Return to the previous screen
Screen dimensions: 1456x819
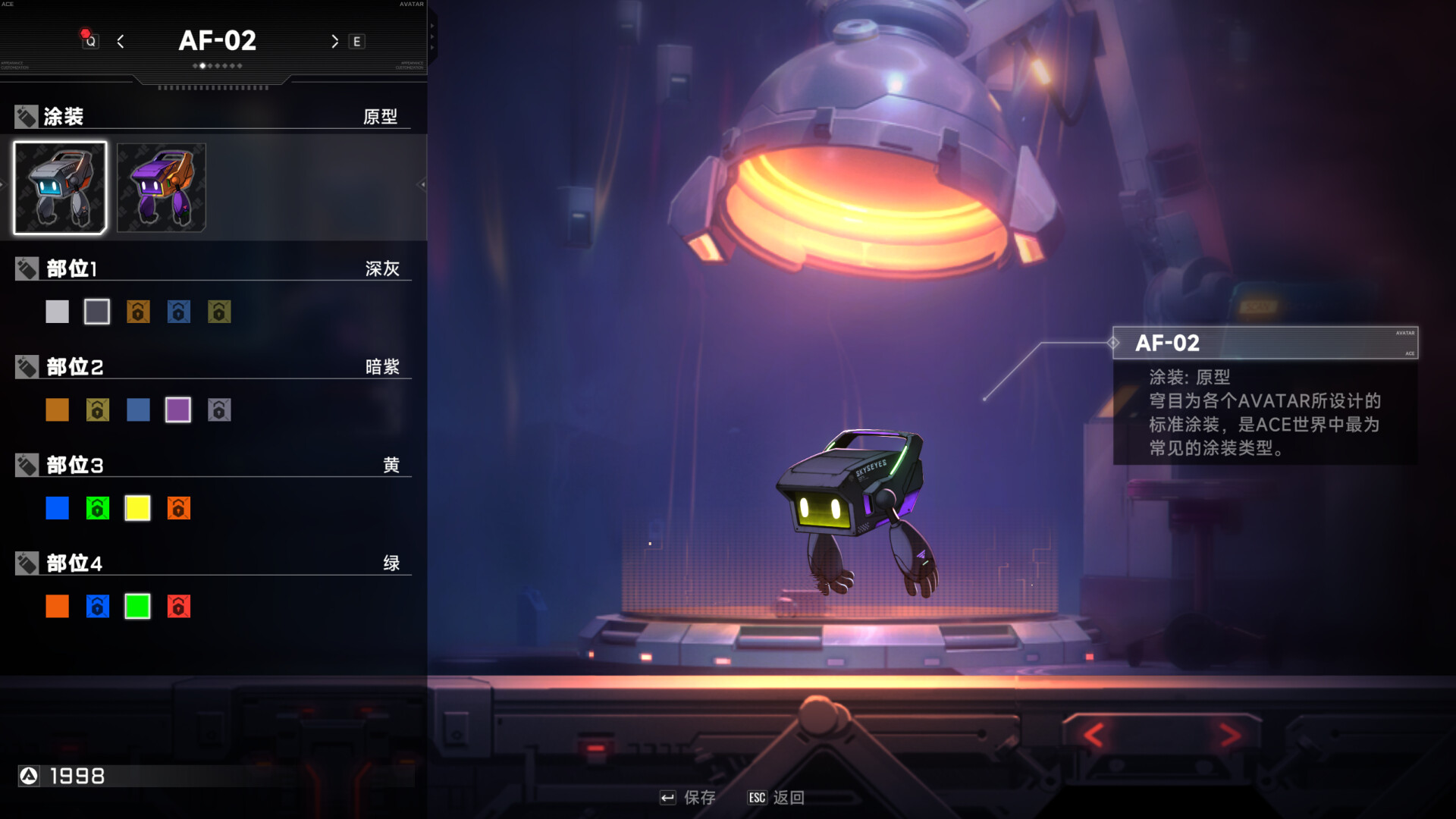point(777,798)
